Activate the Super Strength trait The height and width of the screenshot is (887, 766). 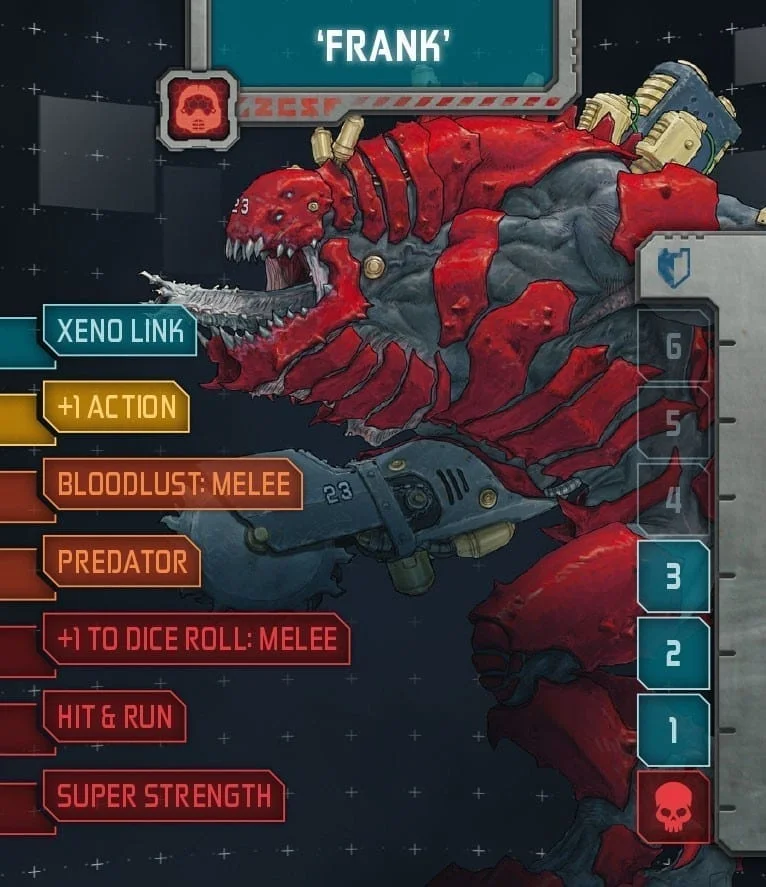(163, 796)
